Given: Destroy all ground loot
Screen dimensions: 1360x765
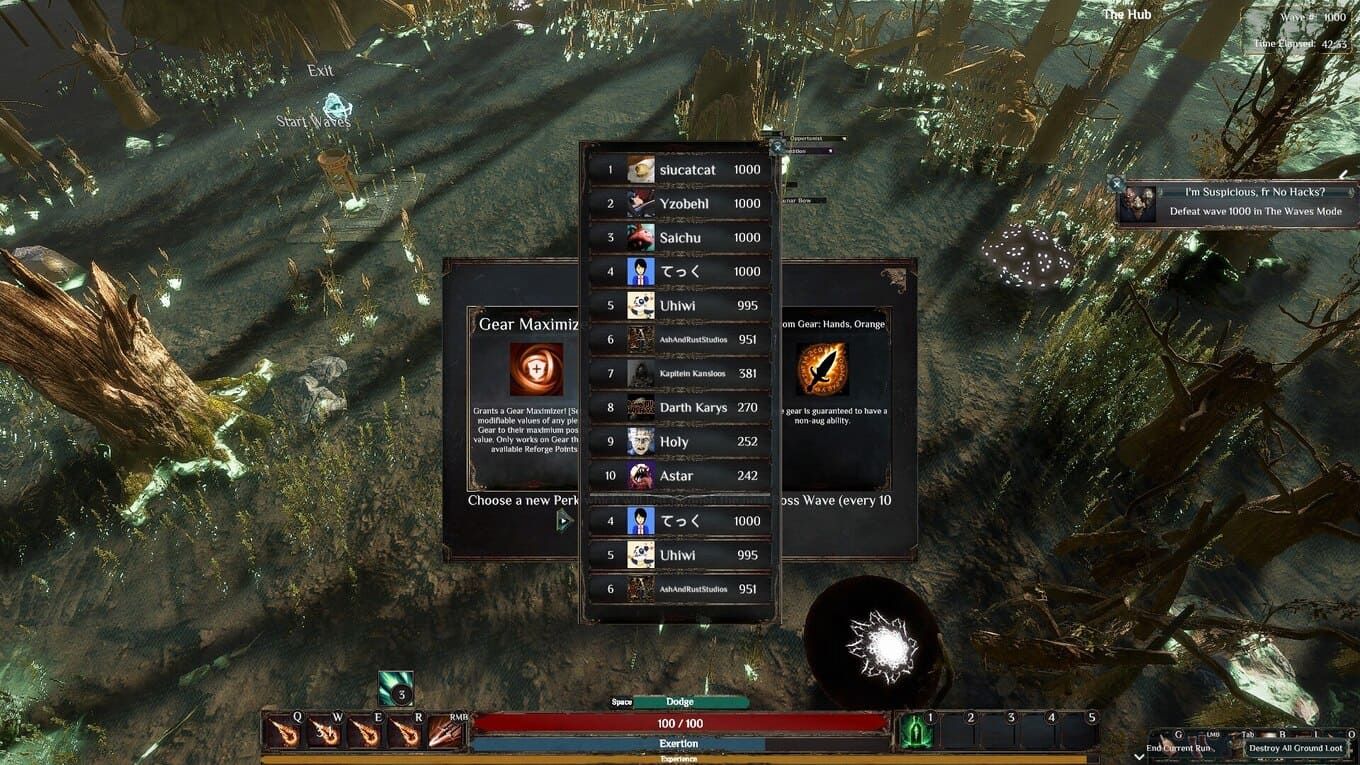Looking at the screenshot, I should 1295,748.
